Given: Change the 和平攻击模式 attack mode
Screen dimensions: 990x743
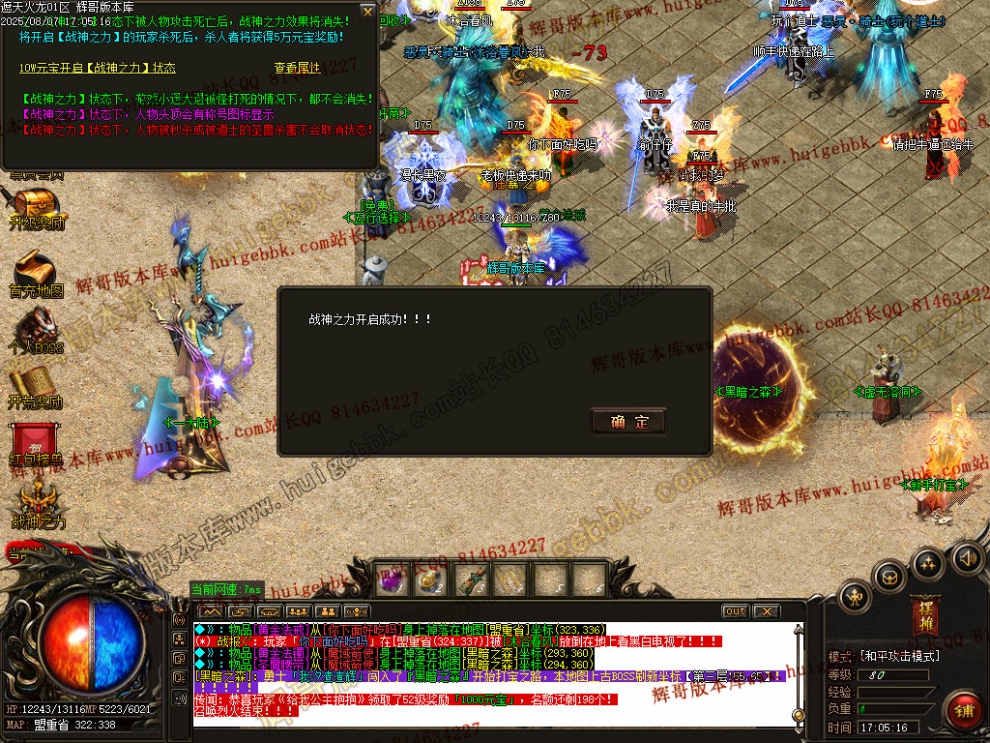Looking at the screenshot, I should pos(899,657).
